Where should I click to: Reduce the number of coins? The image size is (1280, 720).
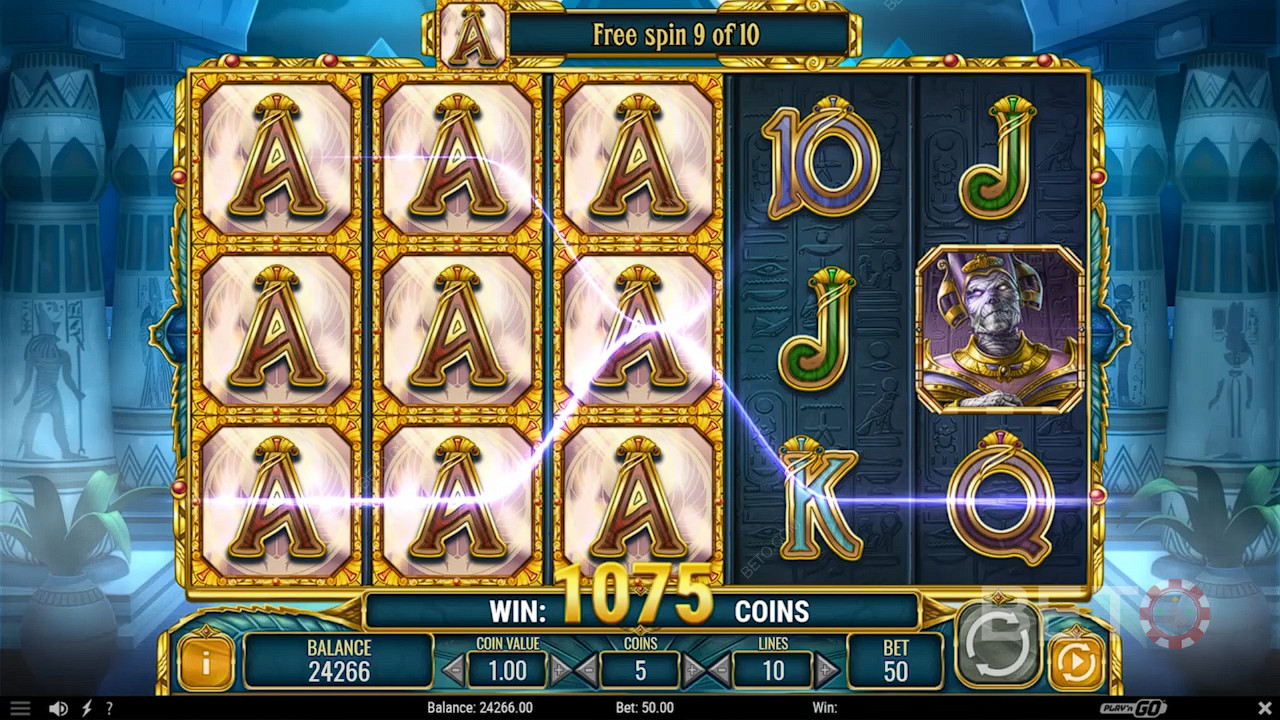click(x=589, y=669)
